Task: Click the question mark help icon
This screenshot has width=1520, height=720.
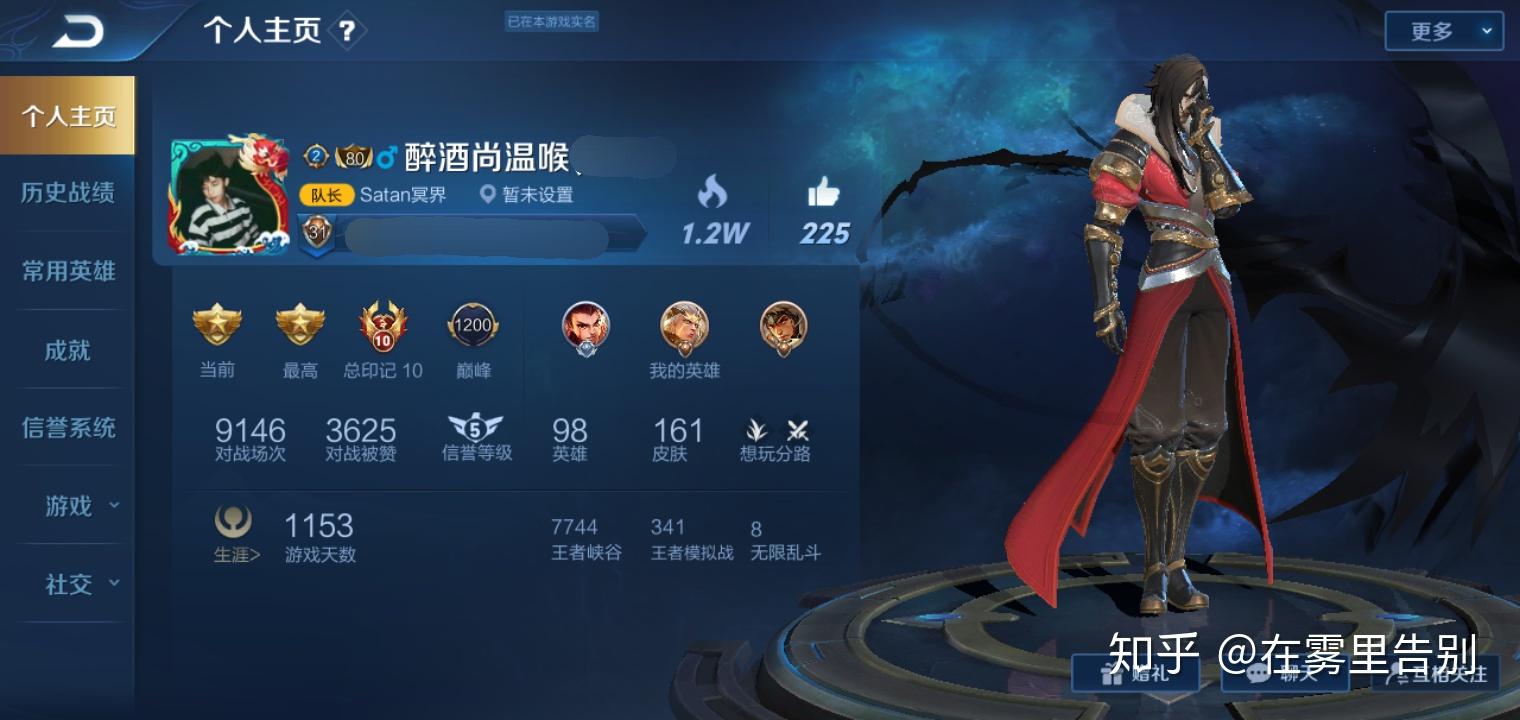Action: coord(346,32)
